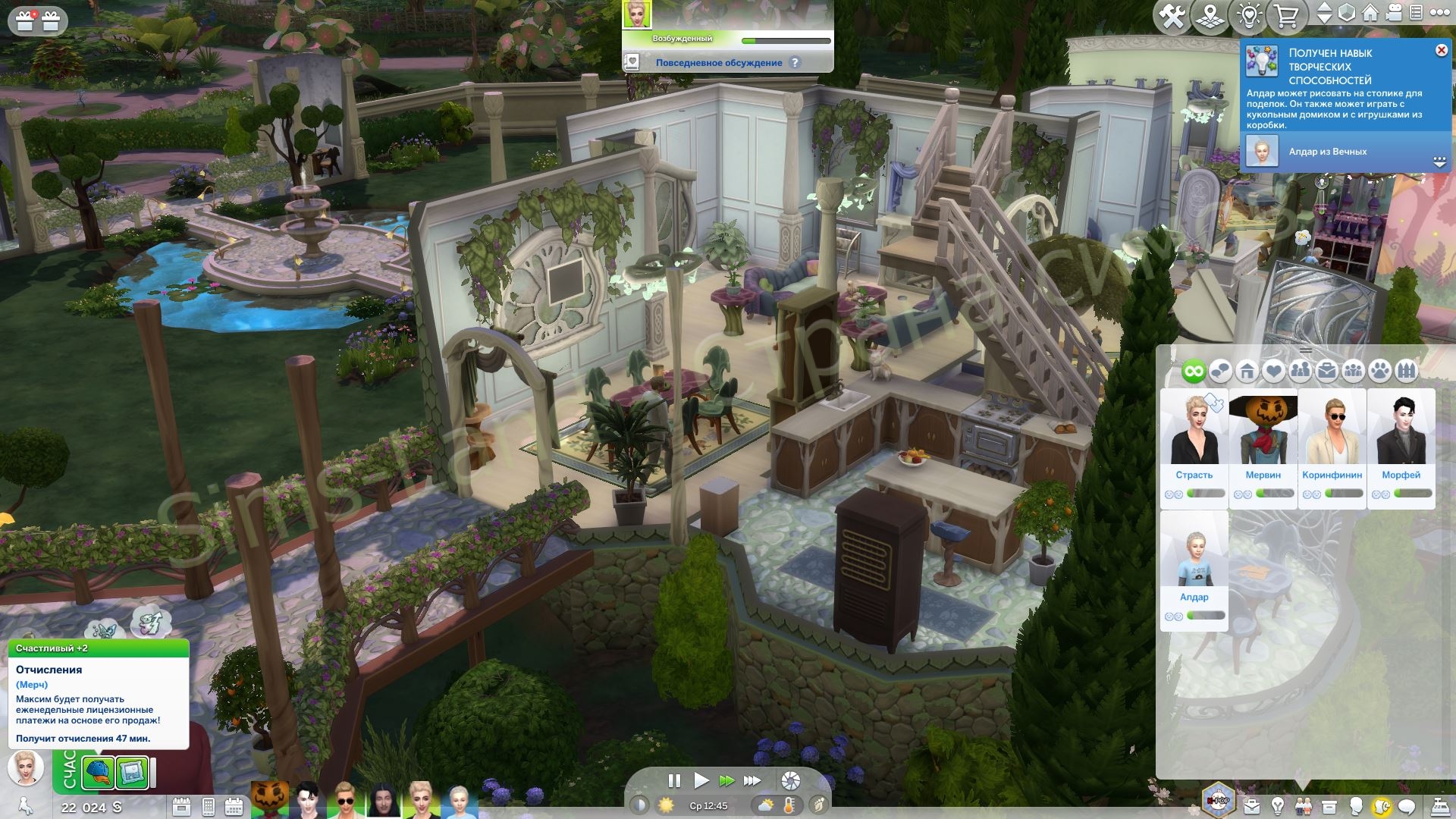1456x819 pixels.
Task: Switch to pumpkin-head Sim in household bar
Action: coord(269,800)
